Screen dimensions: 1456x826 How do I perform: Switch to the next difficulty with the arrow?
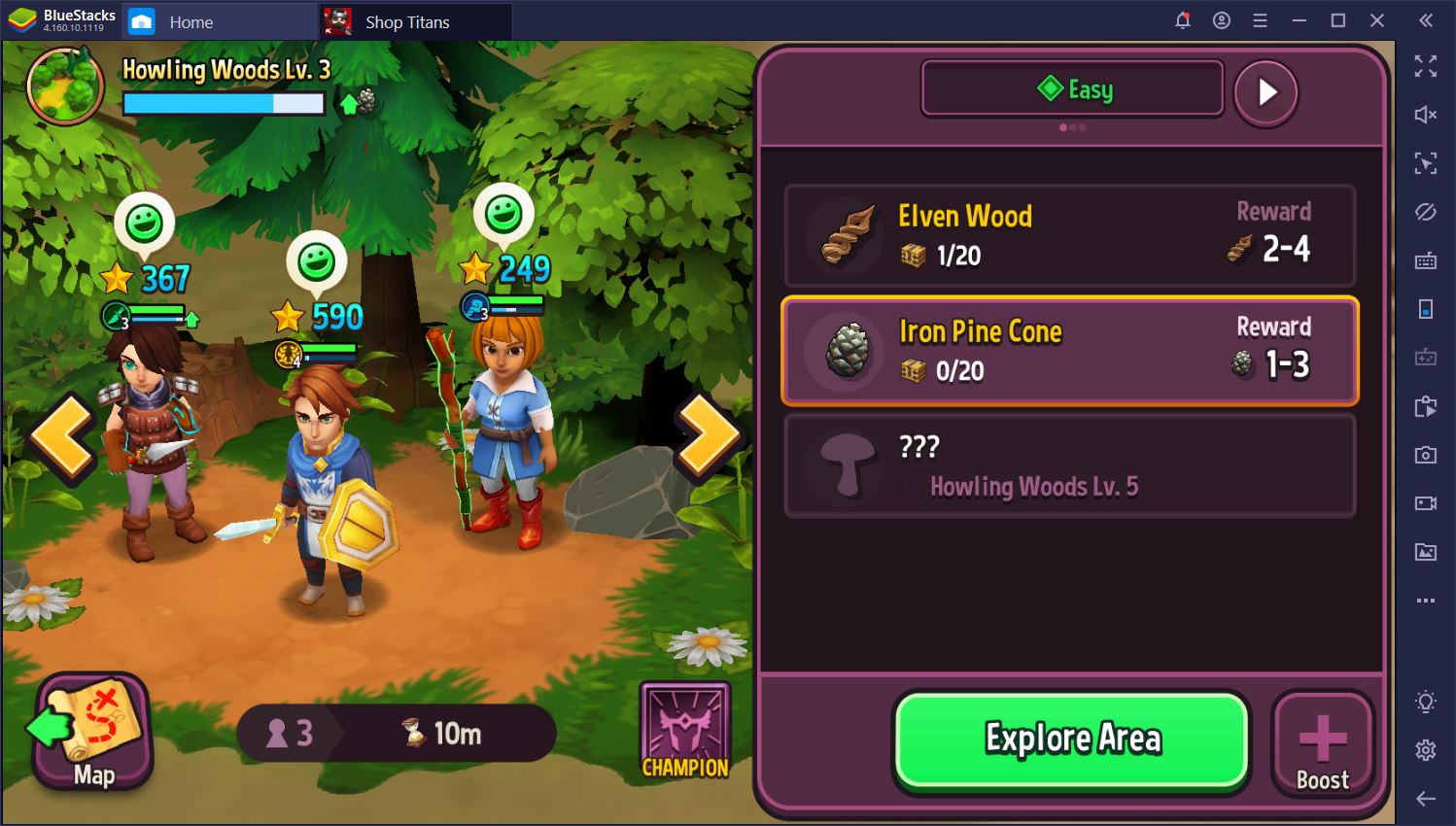[1265, 92]
